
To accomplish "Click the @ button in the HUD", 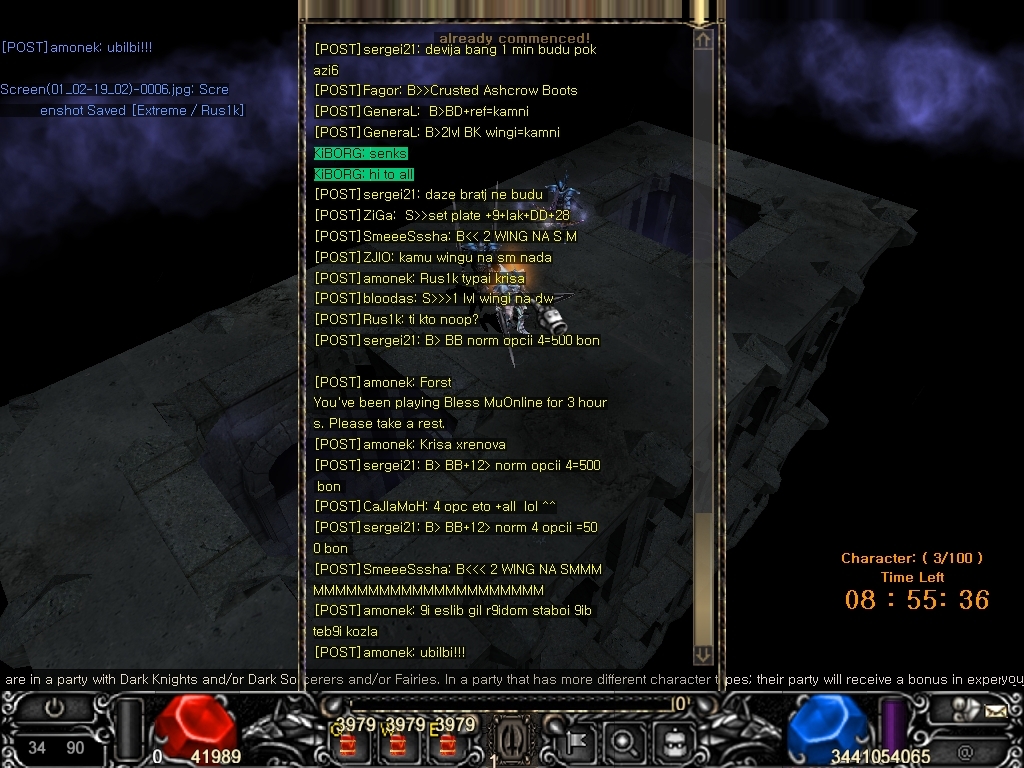I will click(x=965, y=752).
